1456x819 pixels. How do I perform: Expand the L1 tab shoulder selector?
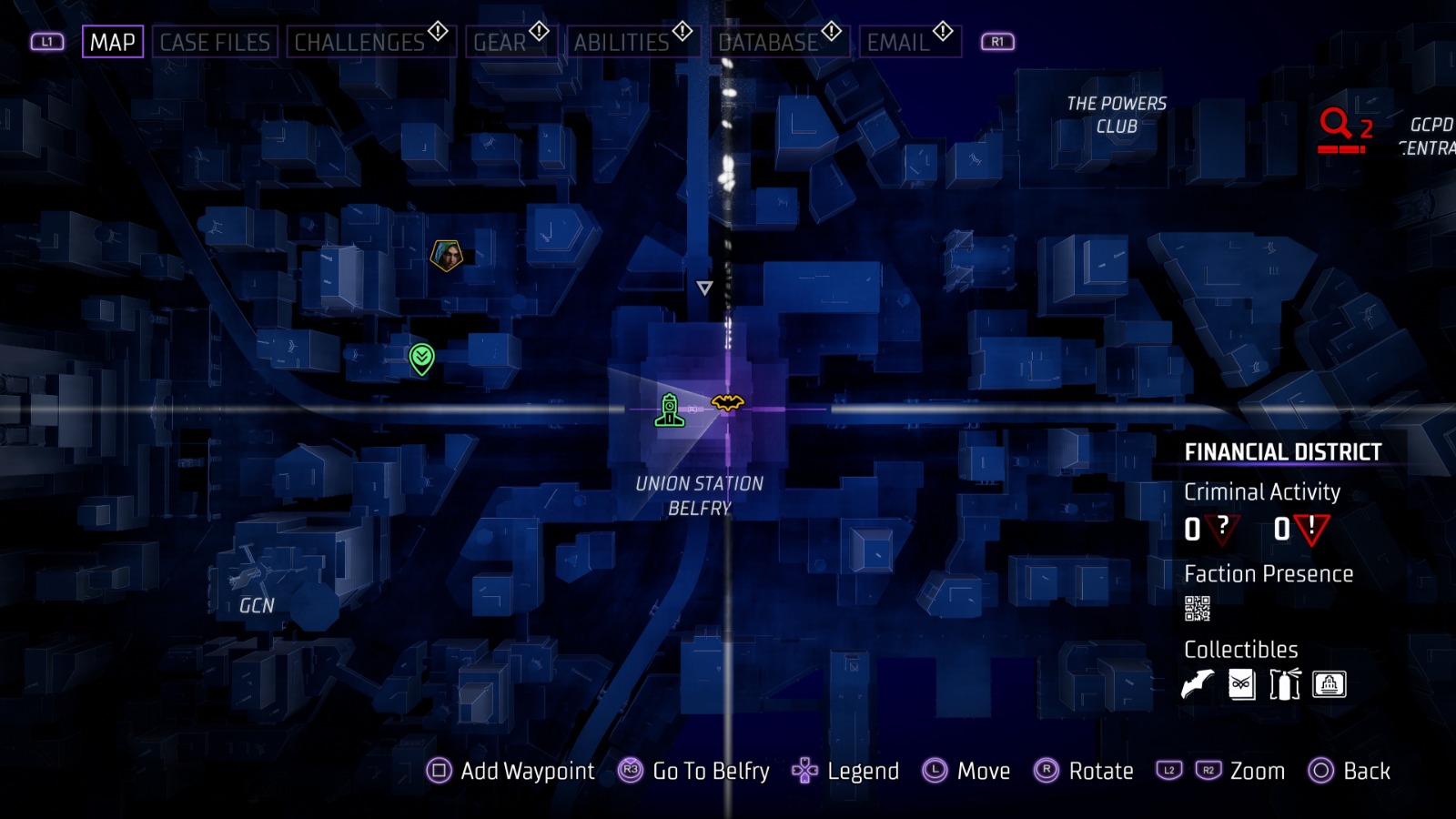click(x=47, y=41)
